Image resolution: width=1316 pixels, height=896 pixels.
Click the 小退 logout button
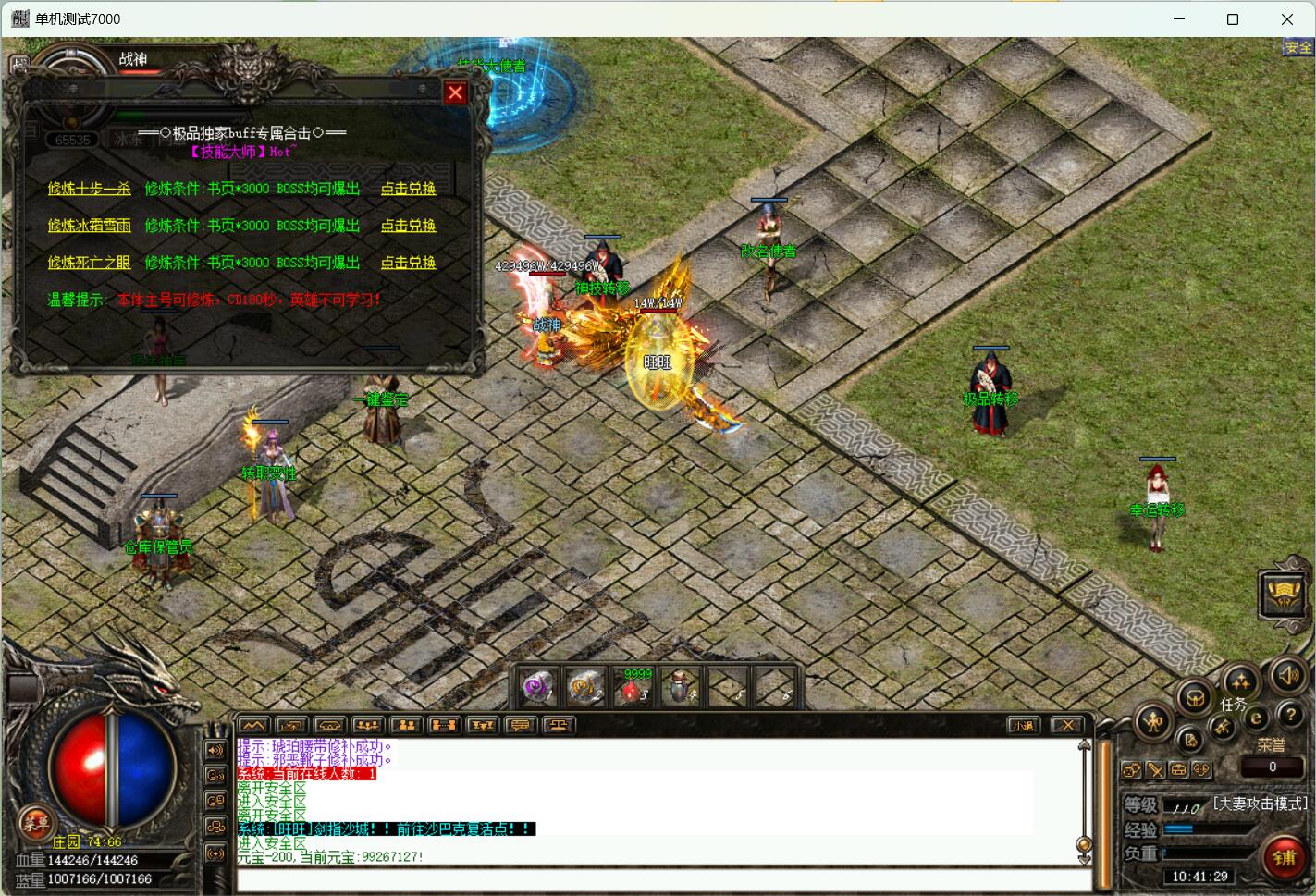click(1022, 726)
